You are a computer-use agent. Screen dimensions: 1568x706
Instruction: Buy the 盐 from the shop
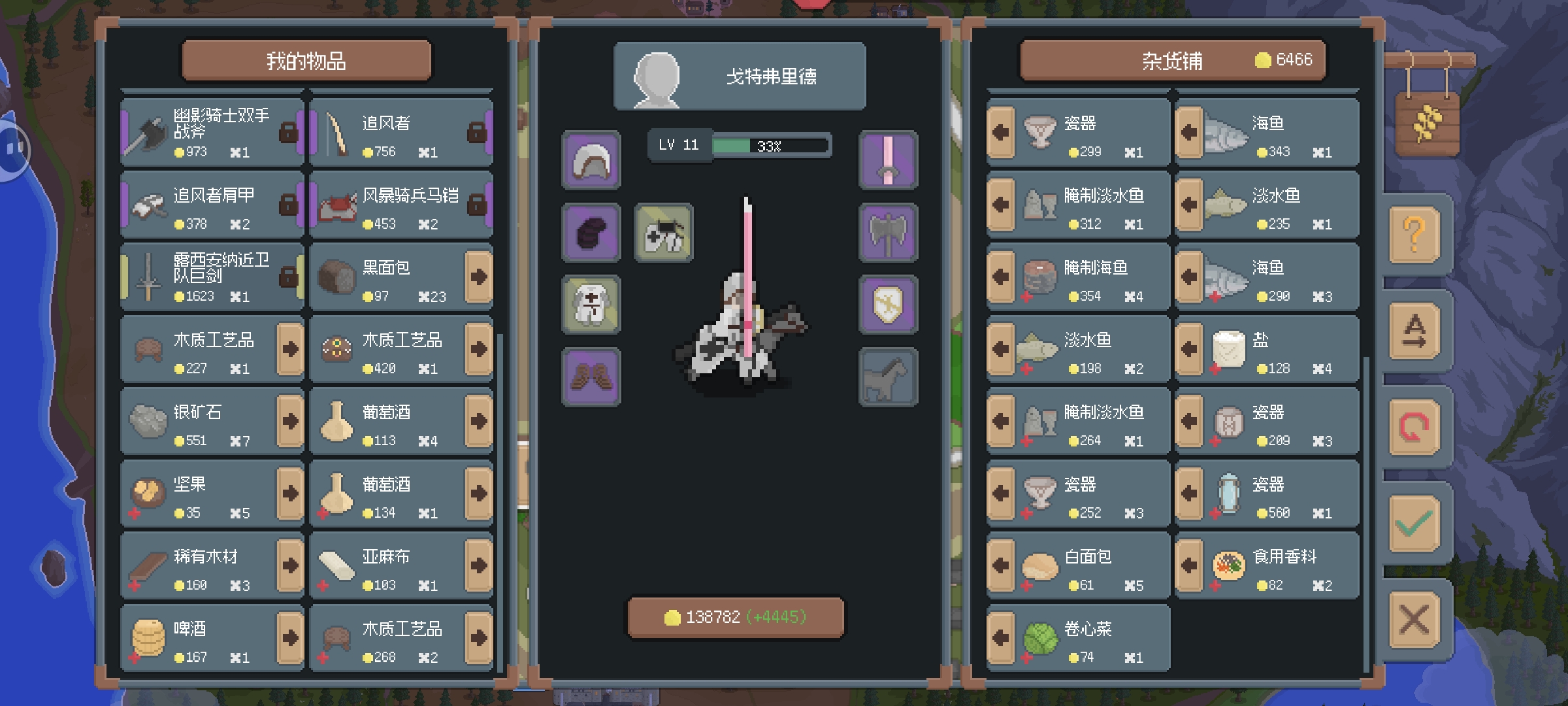[1189, 349]
